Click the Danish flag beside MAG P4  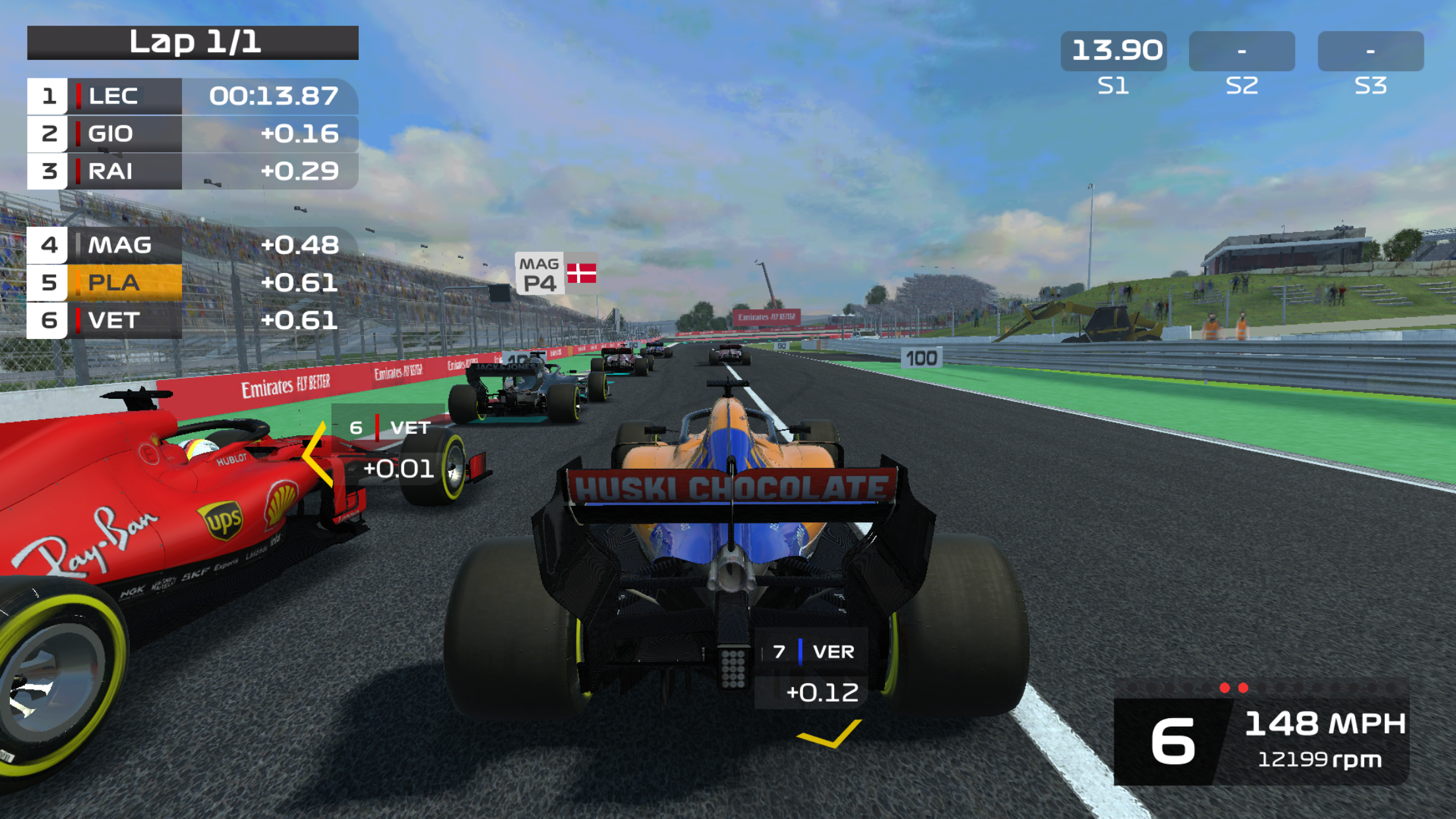point(583,274)
